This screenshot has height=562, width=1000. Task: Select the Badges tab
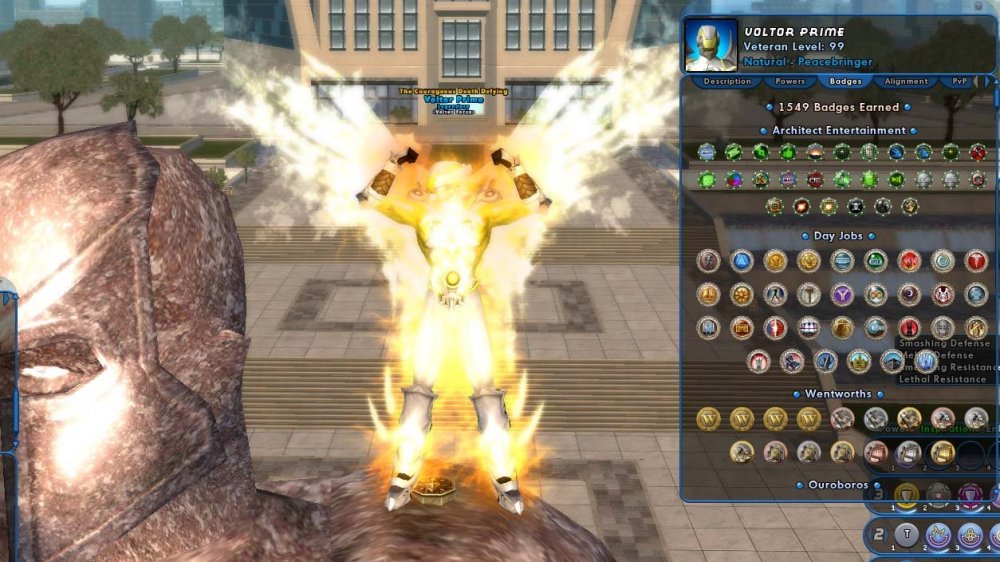[x=845, y=81]
